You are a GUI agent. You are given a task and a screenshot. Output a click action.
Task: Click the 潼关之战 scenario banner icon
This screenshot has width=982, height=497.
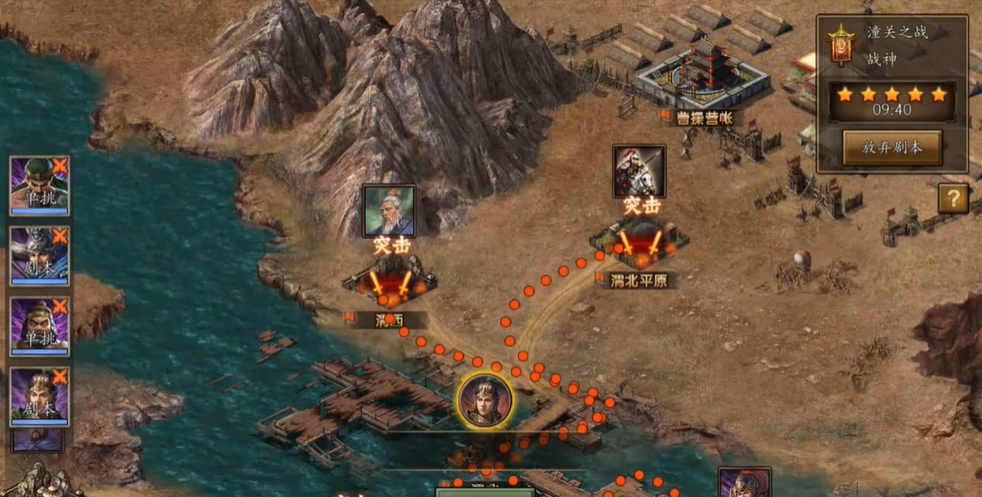click(x=841, y=45)
